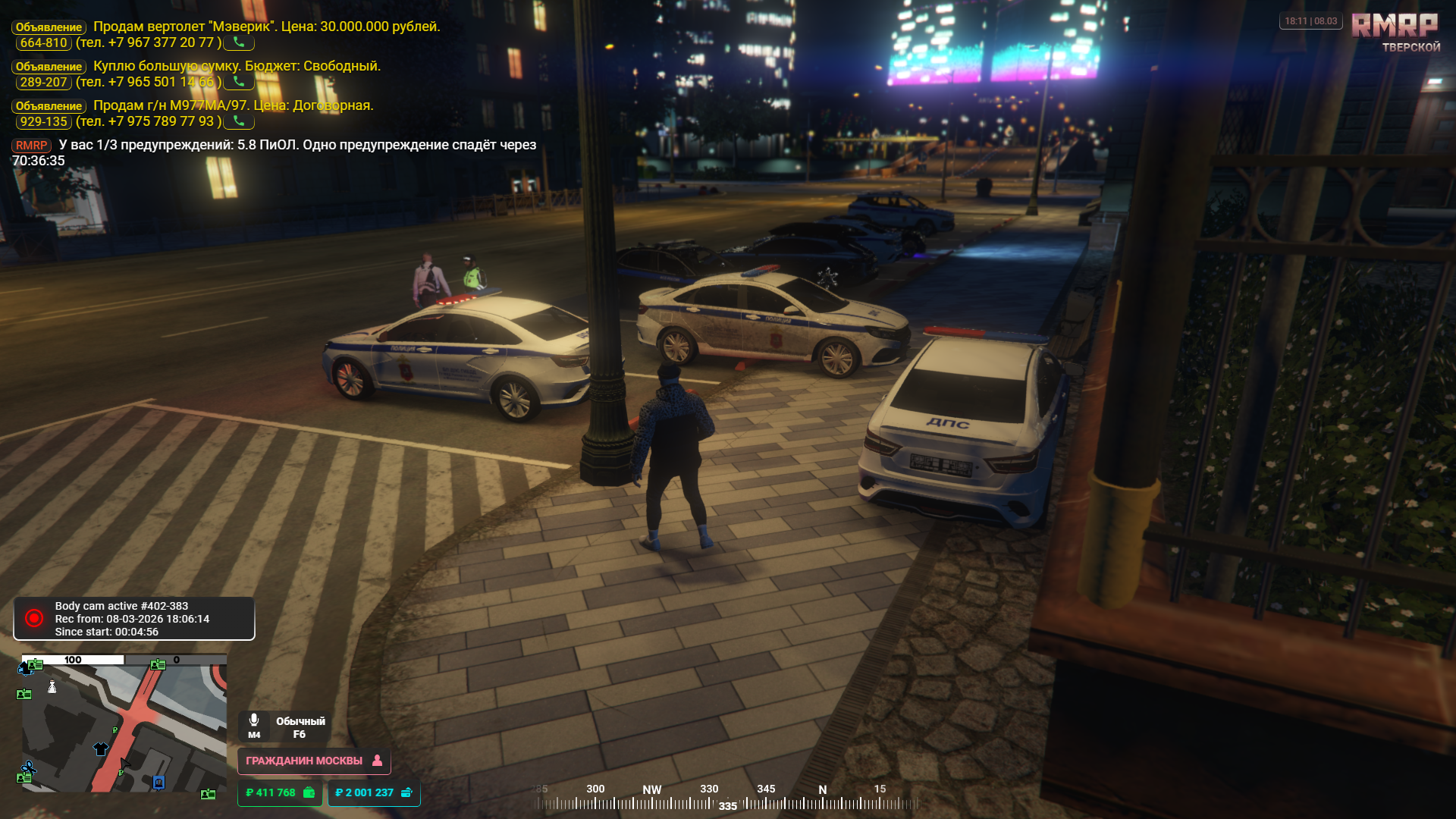Change the Обычный voice range mode
The image size is (1456, 819).
pos(300,727)
